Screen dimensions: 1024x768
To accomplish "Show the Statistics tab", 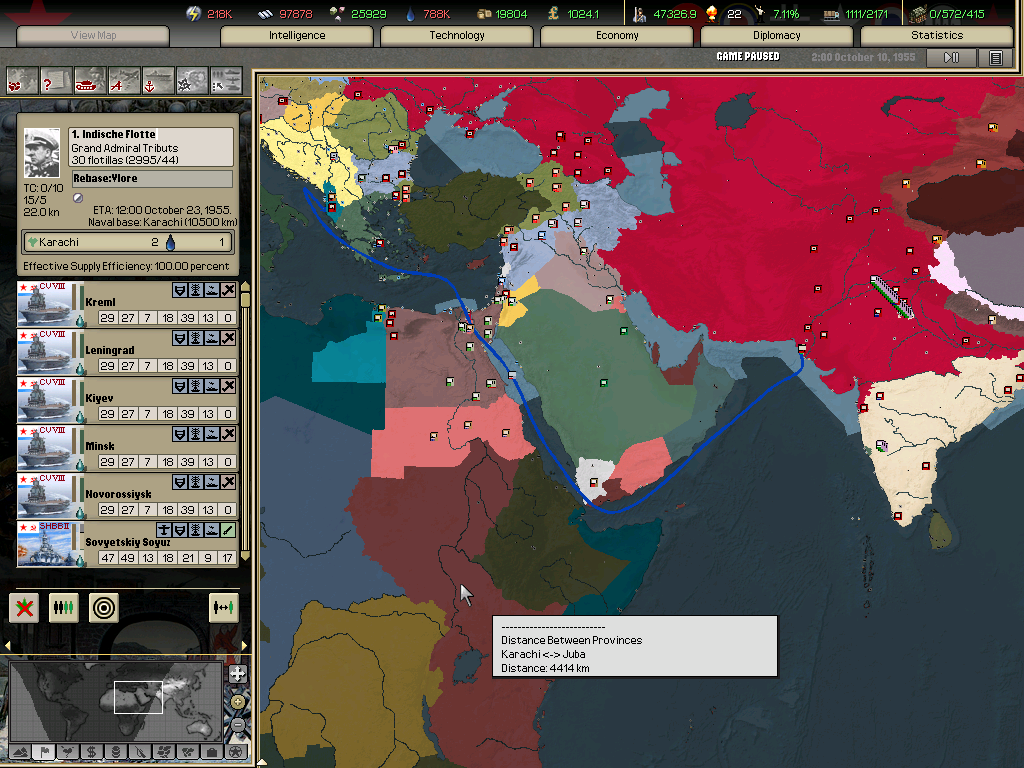I will tap(937, 35).
